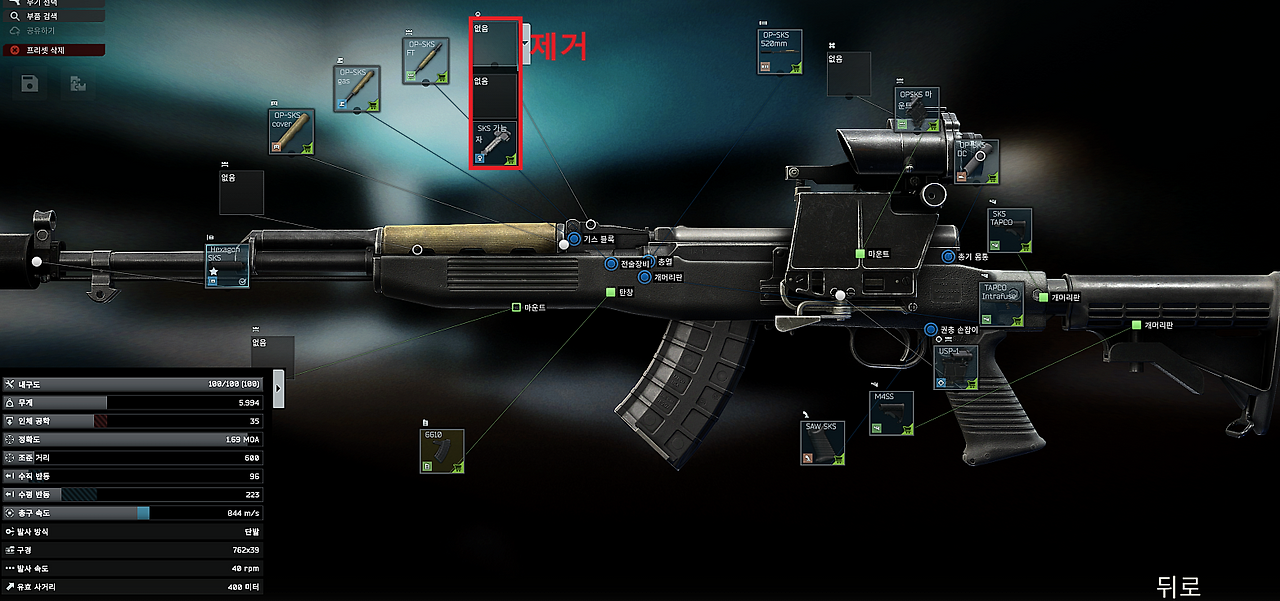Select the OP-SKS cover part slot
1280x601 pixels.
pyautogui.click(x=292, y=131)
